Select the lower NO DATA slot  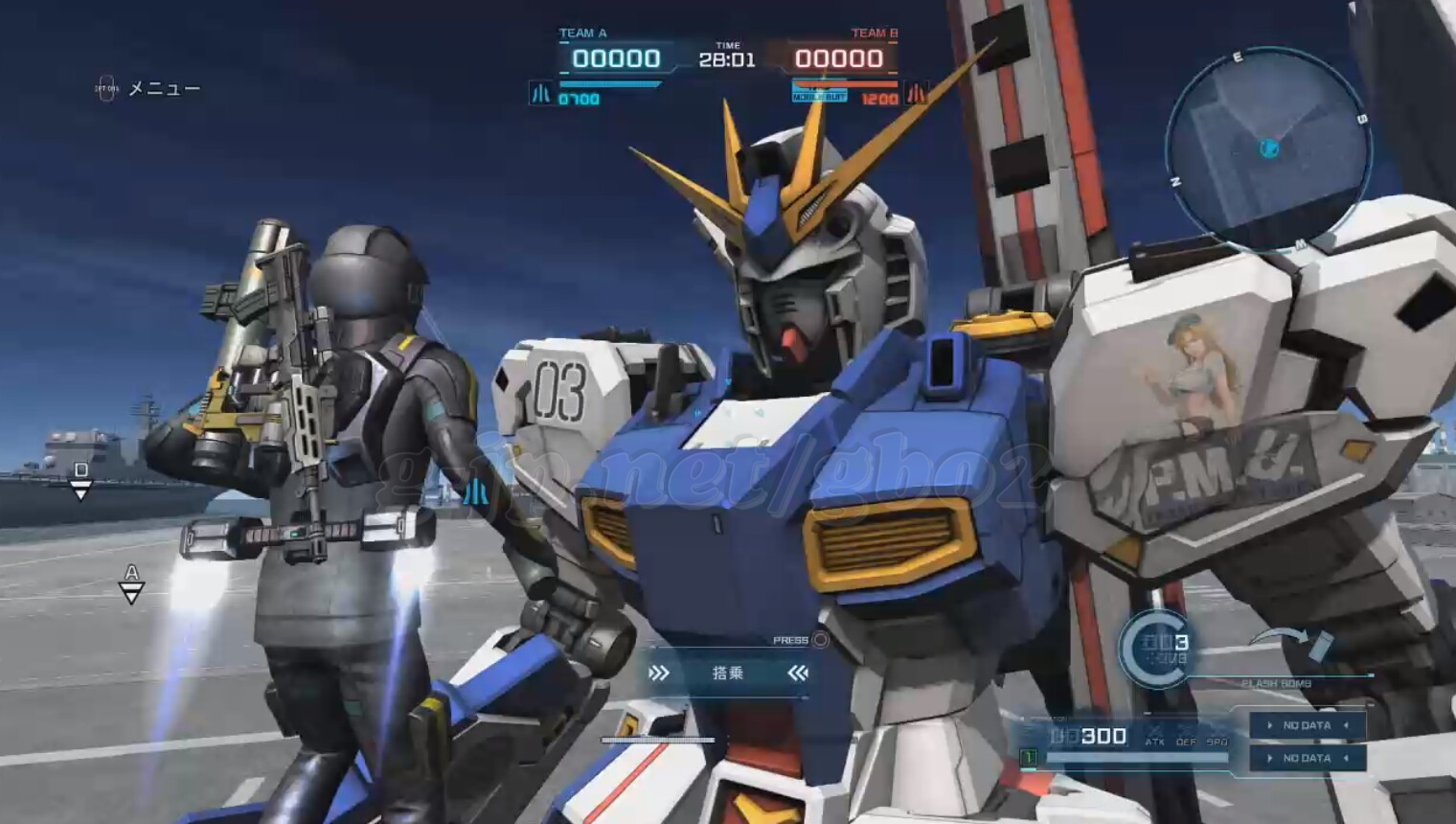[x=1308, y=758]
